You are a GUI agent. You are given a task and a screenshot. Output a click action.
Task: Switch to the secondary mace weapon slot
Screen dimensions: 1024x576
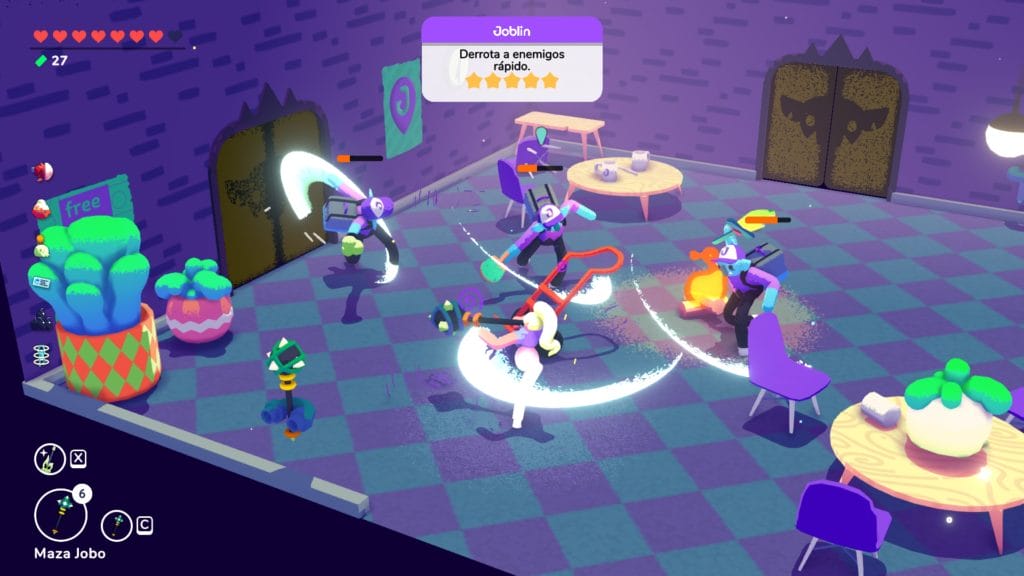click(x=117, y=524)
